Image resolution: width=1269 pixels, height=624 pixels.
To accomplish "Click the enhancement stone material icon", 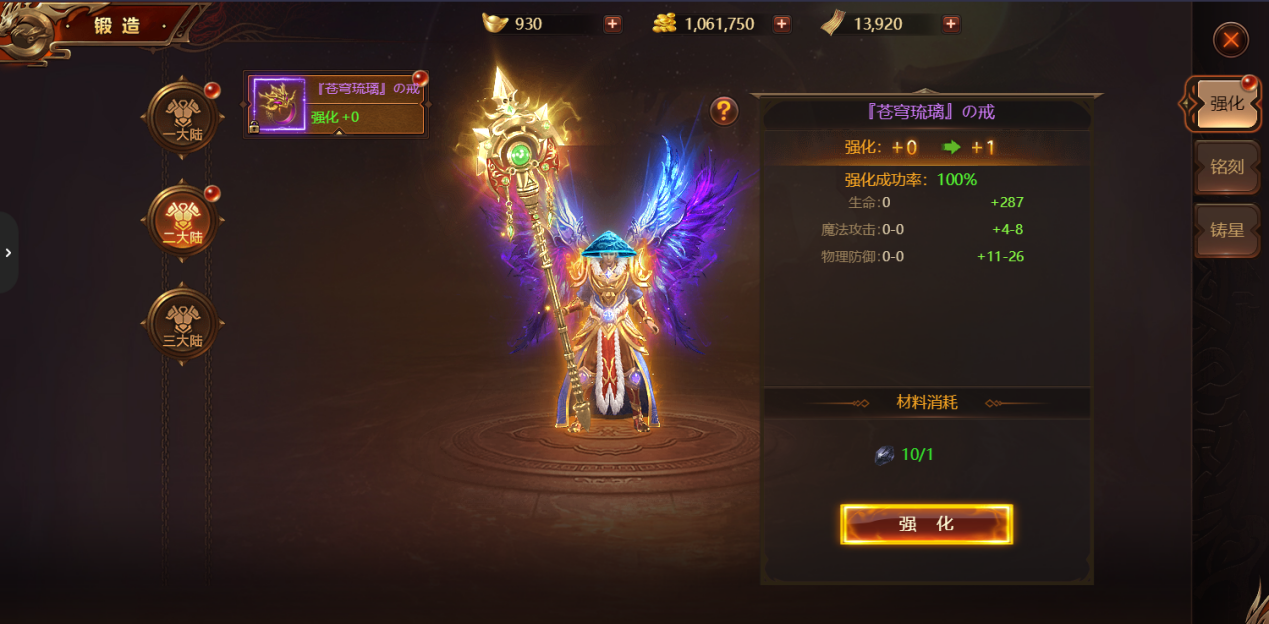I will tap(885, 455).
